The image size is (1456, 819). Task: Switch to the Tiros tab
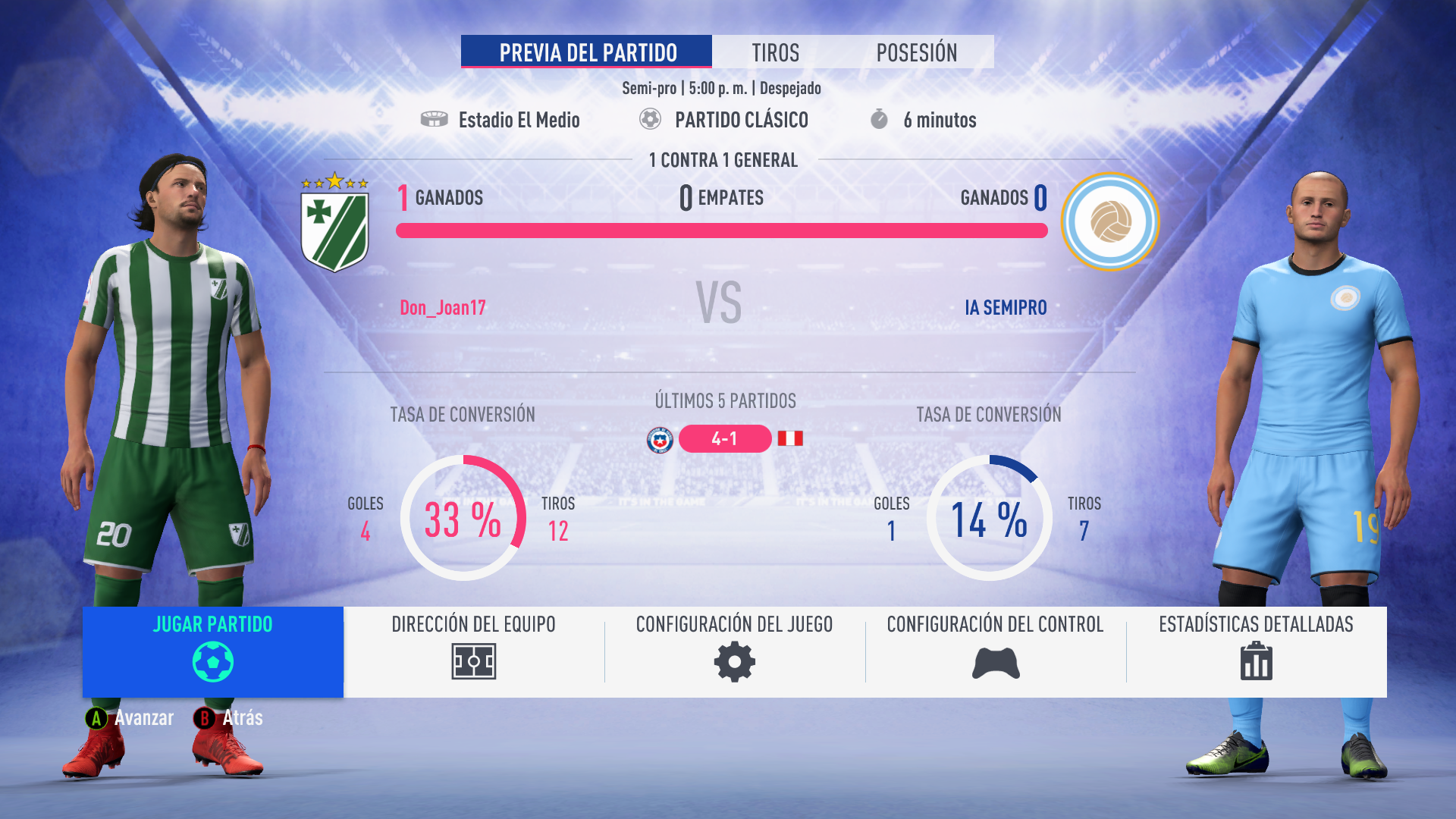point(775,52)
